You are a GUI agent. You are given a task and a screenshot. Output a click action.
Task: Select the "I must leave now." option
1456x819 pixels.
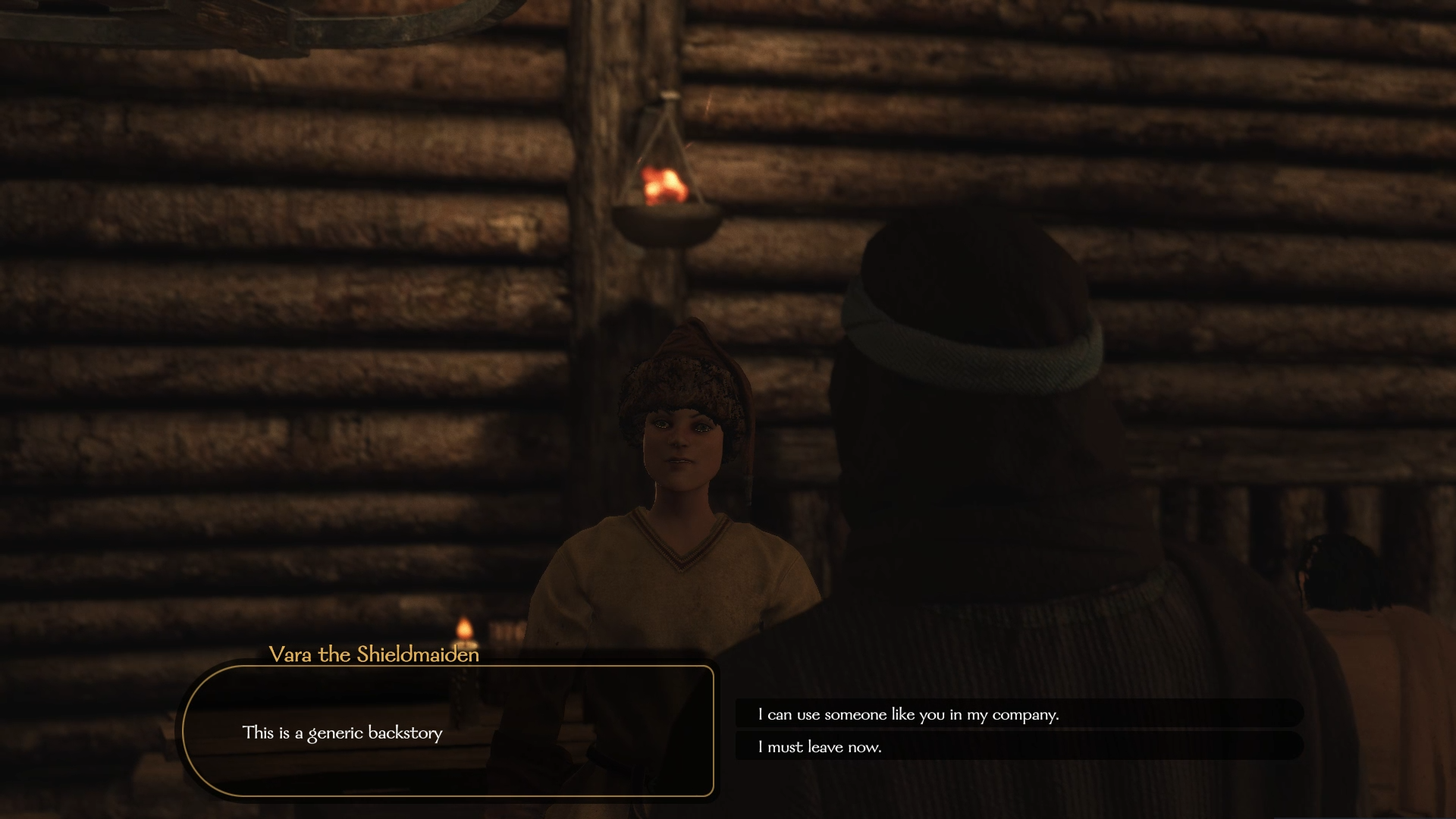(820, 747)
